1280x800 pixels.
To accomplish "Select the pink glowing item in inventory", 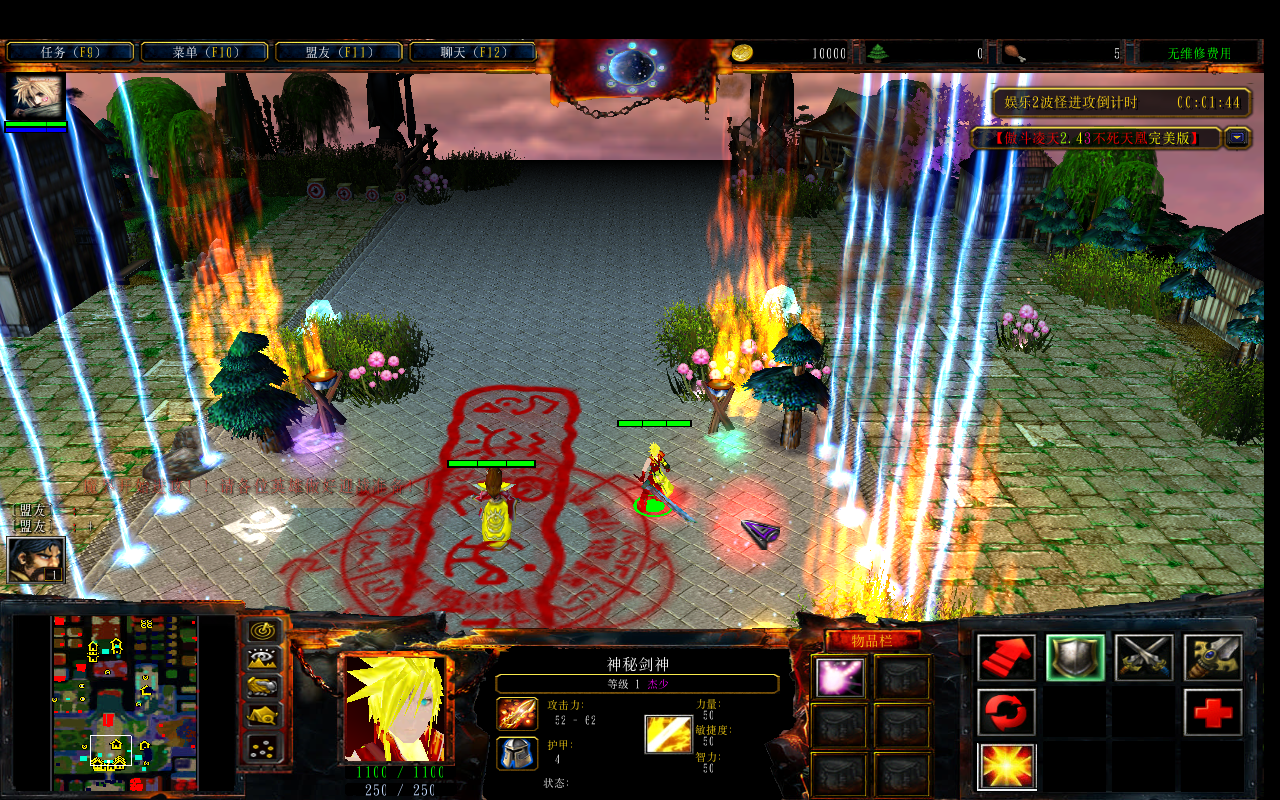I will pos(839,677).
